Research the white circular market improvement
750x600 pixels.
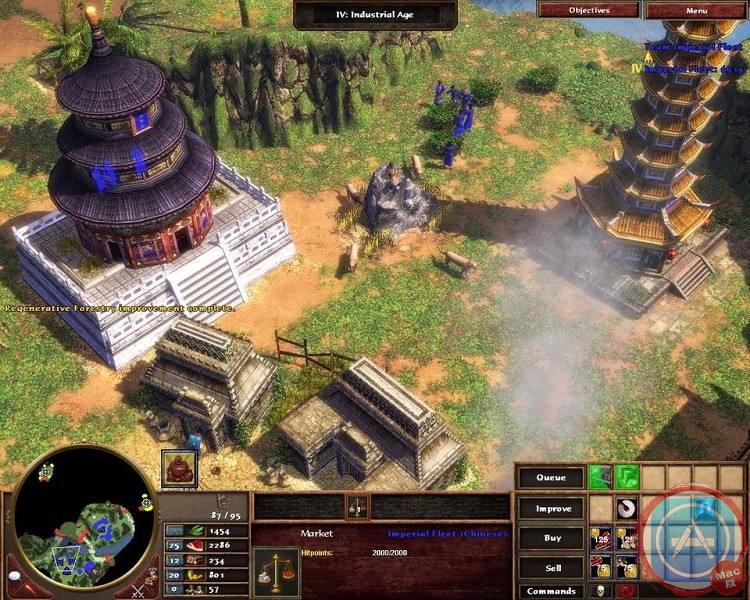coord(627,507)
